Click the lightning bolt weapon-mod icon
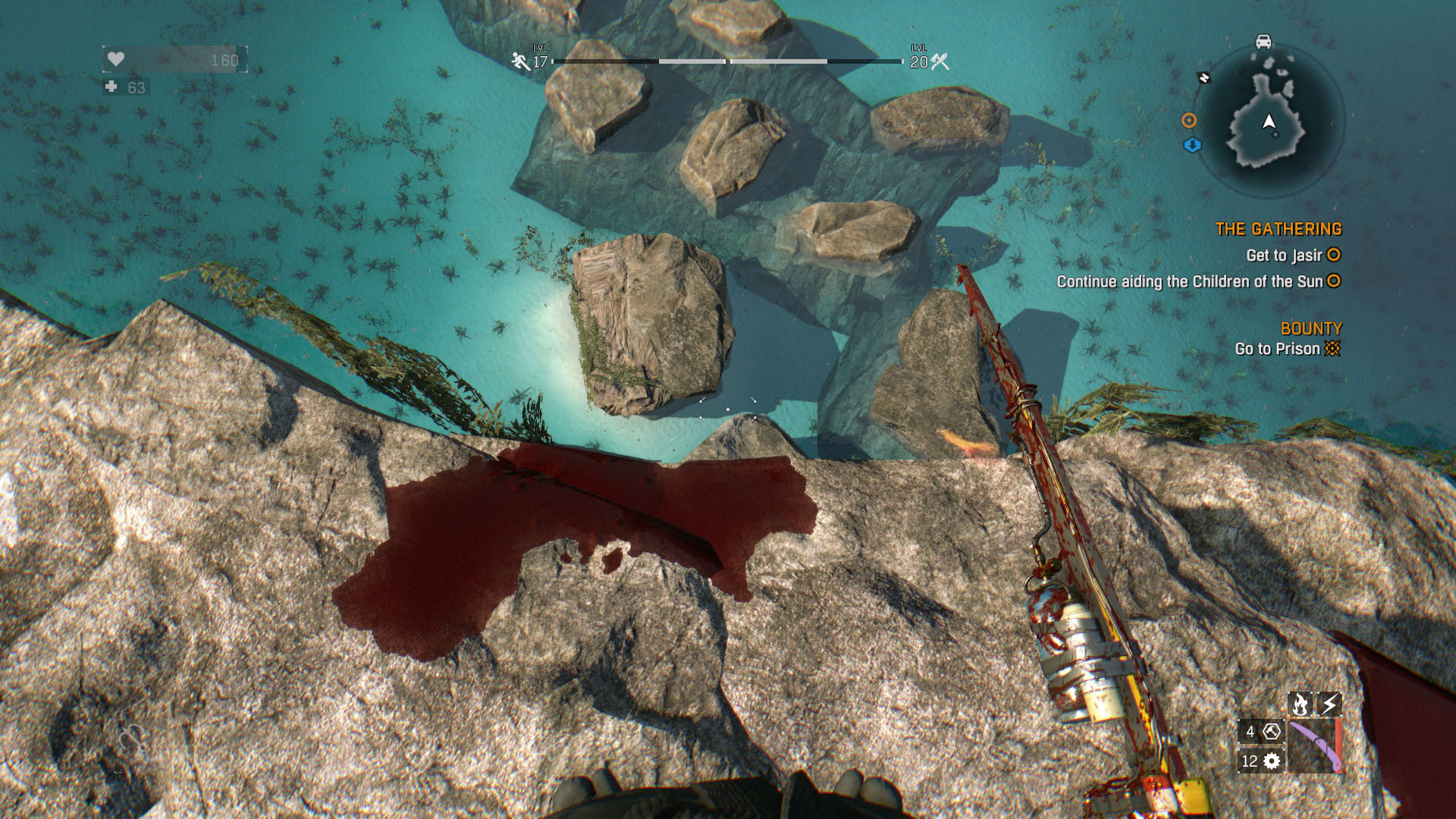1456x819 pixels. click(1329, 704)
